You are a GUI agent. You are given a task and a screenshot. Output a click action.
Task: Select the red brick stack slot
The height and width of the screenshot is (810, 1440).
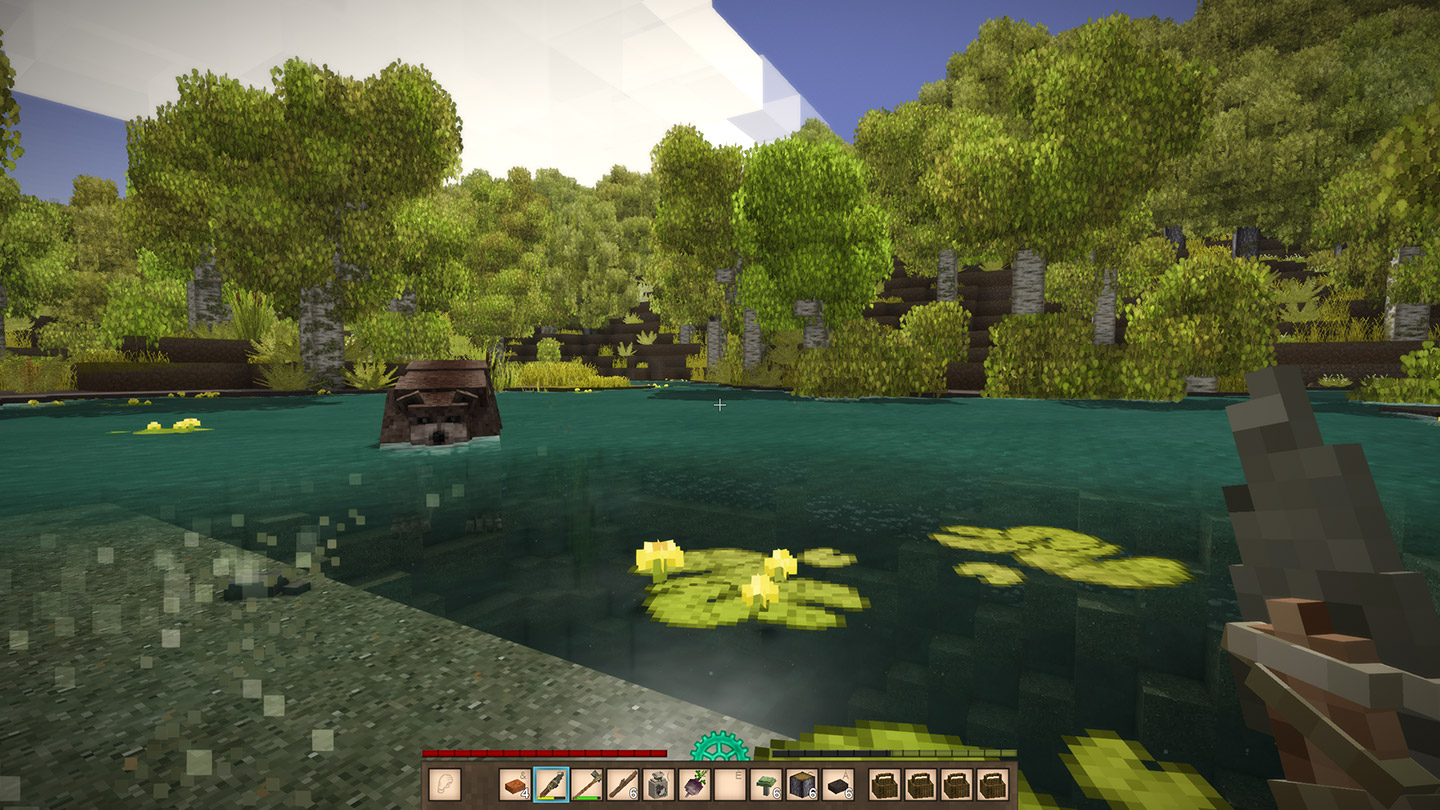(x=515, y=784)
